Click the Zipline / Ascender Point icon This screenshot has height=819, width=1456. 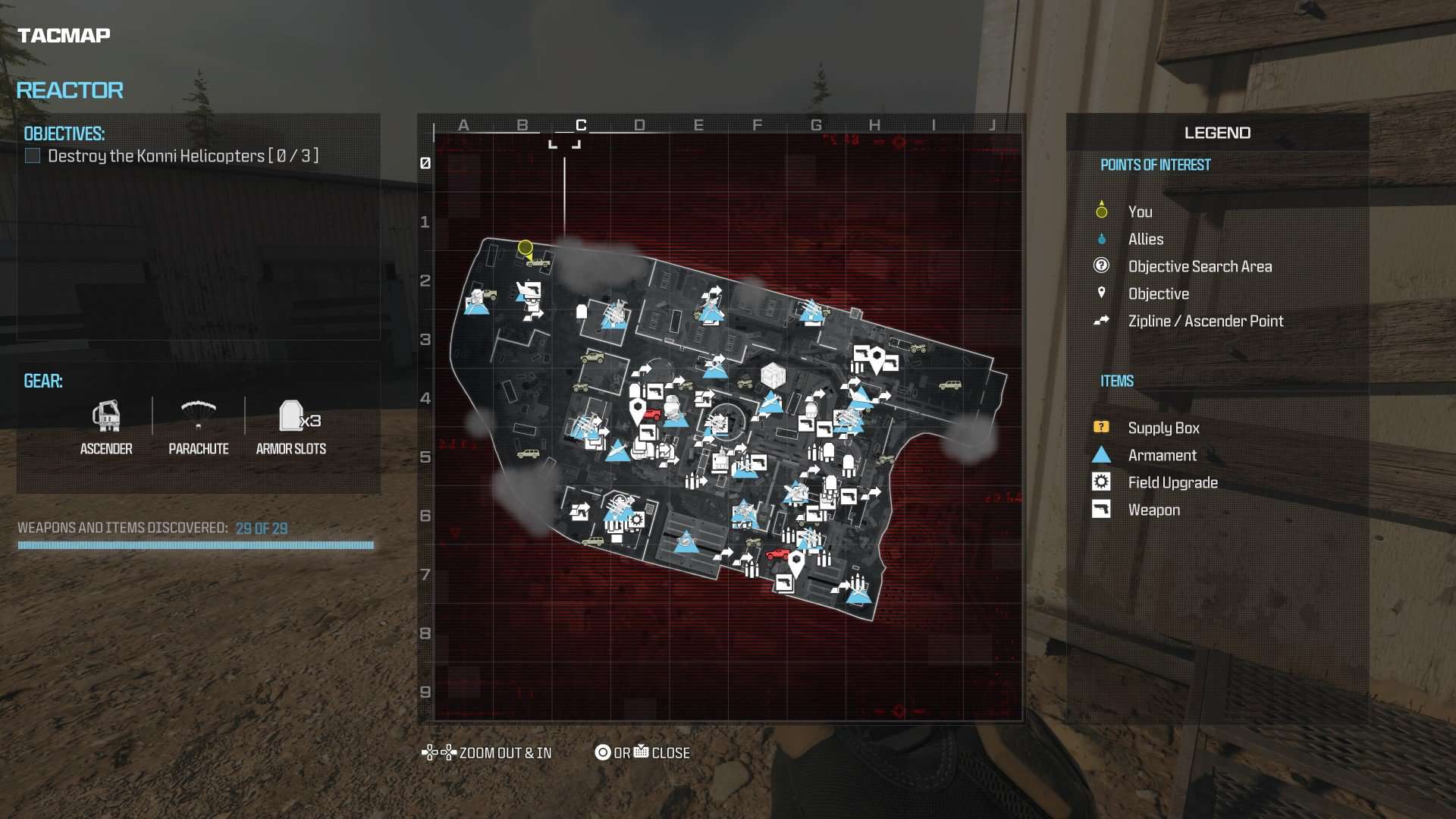point(1101,321)
